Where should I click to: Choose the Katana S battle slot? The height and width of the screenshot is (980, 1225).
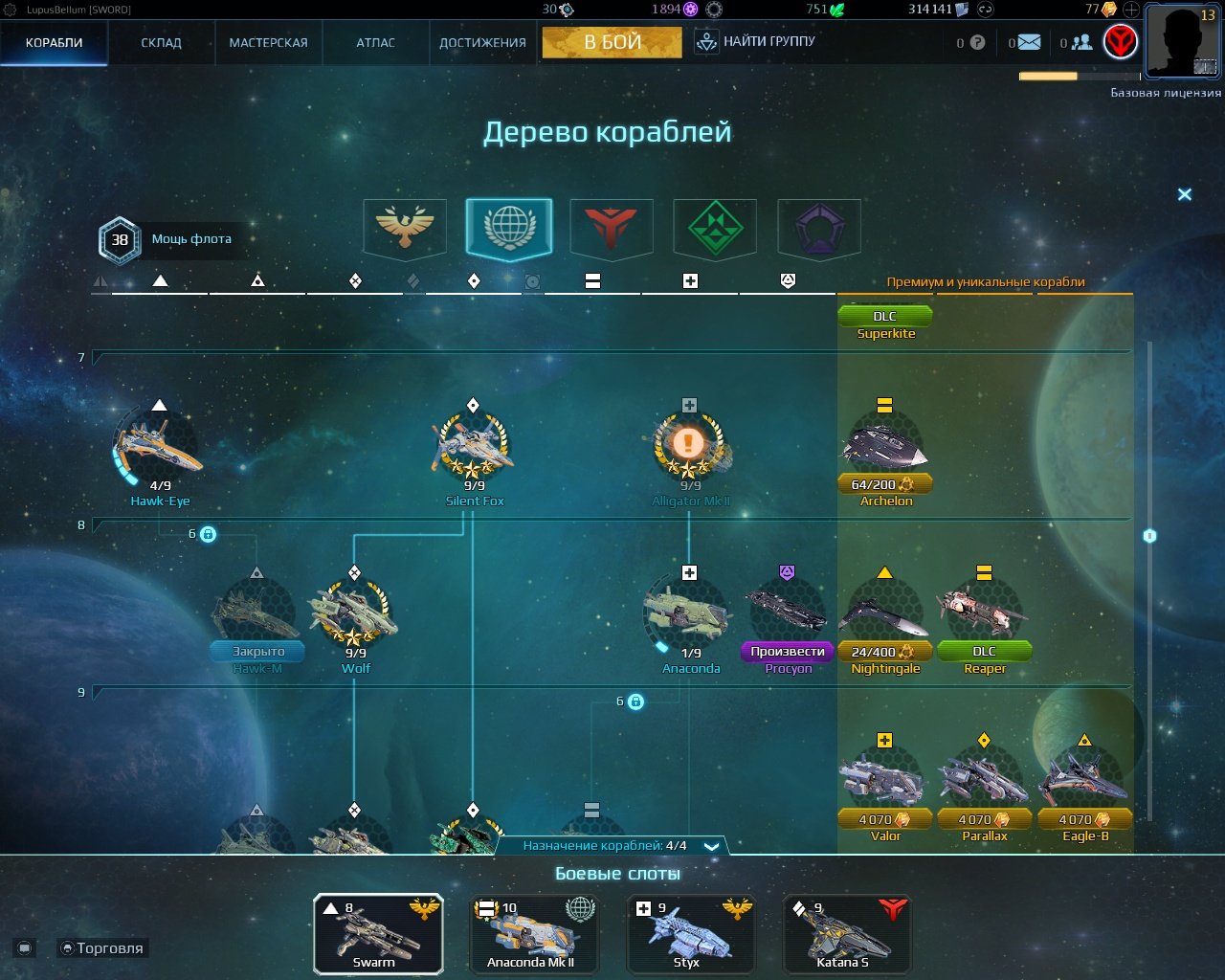coord(847,934)
